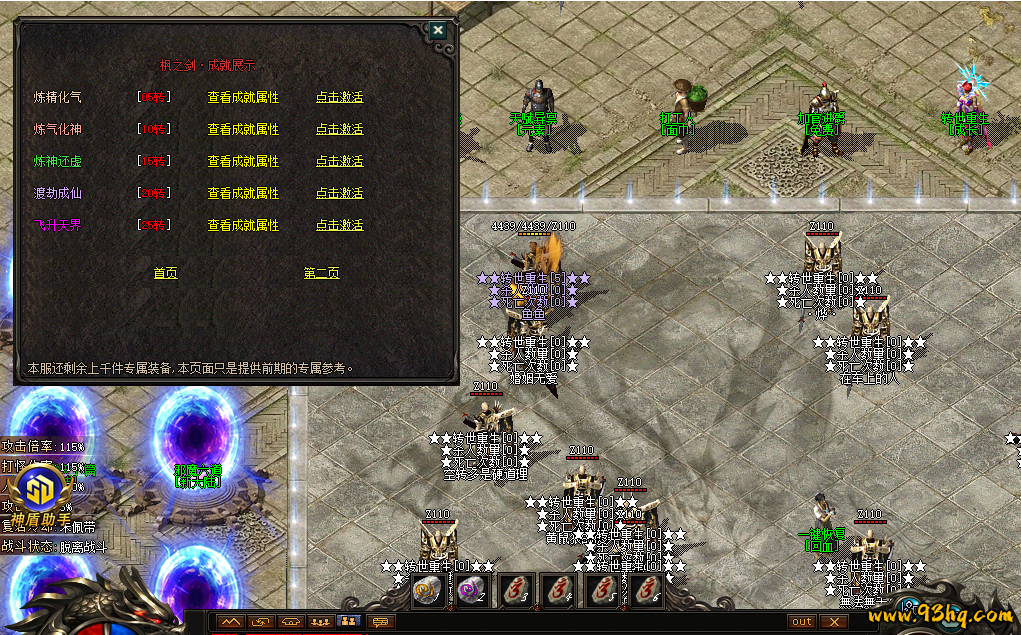Open 第二页 second page

(321, 274)
